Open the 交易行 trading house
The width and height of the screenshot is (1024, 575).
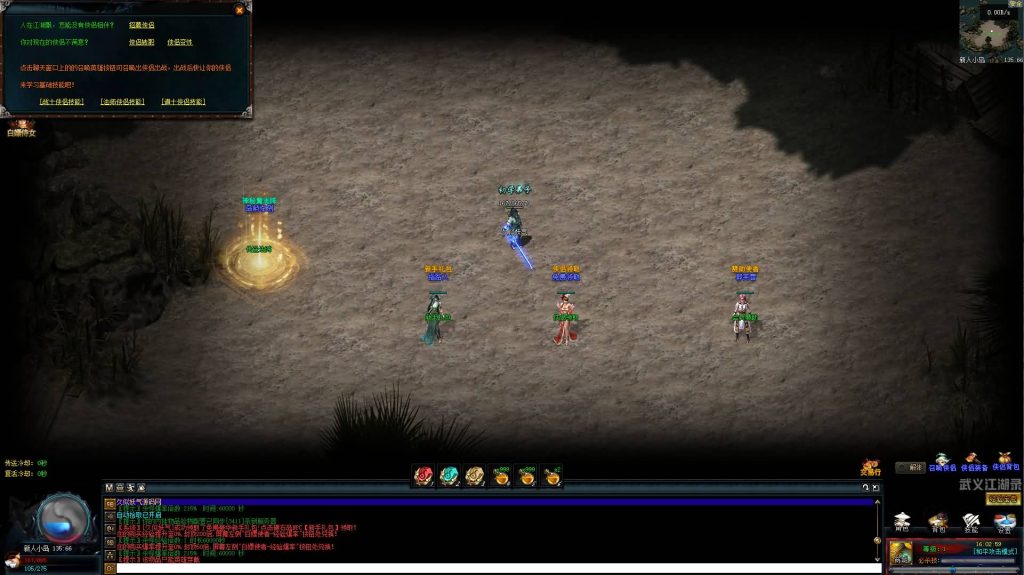[x=870, y=467]
